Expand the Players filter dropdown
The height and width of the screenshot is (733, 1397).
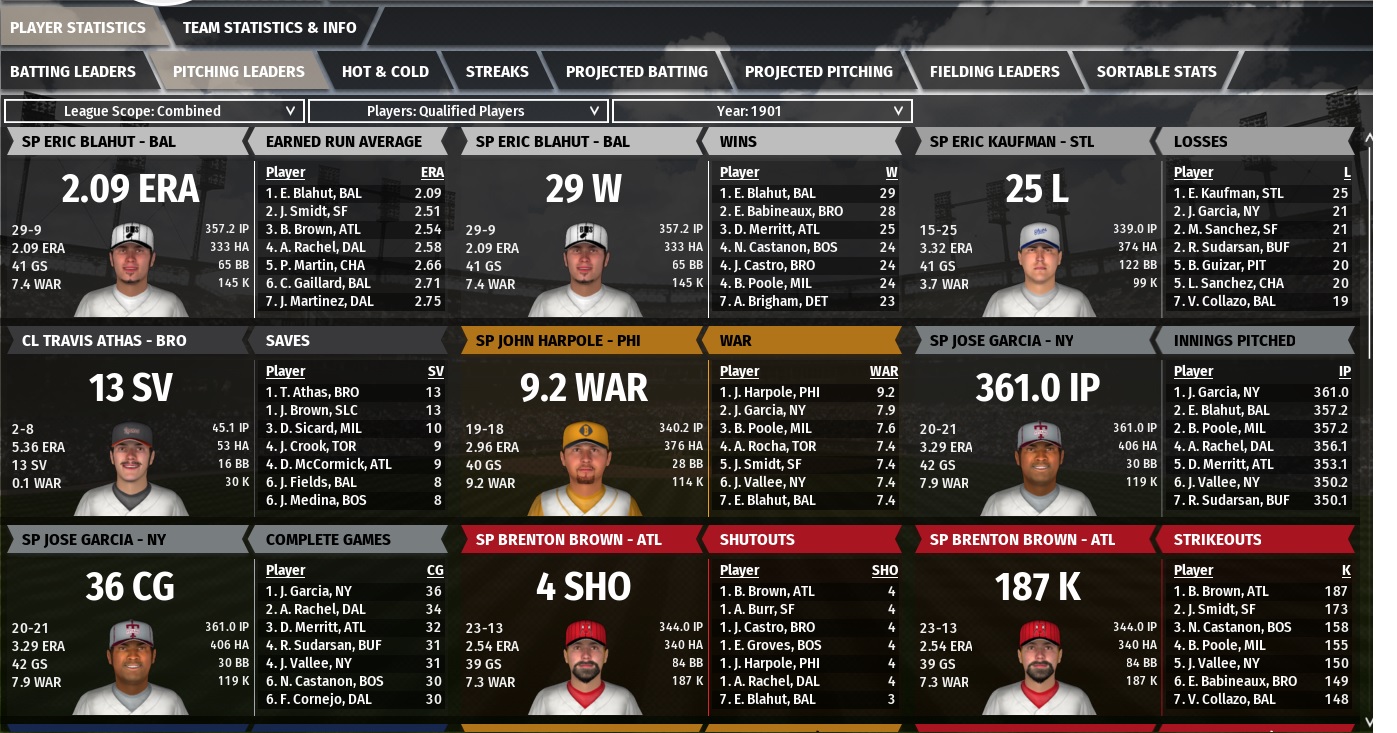pyautogui.click(x=457, y=111)
